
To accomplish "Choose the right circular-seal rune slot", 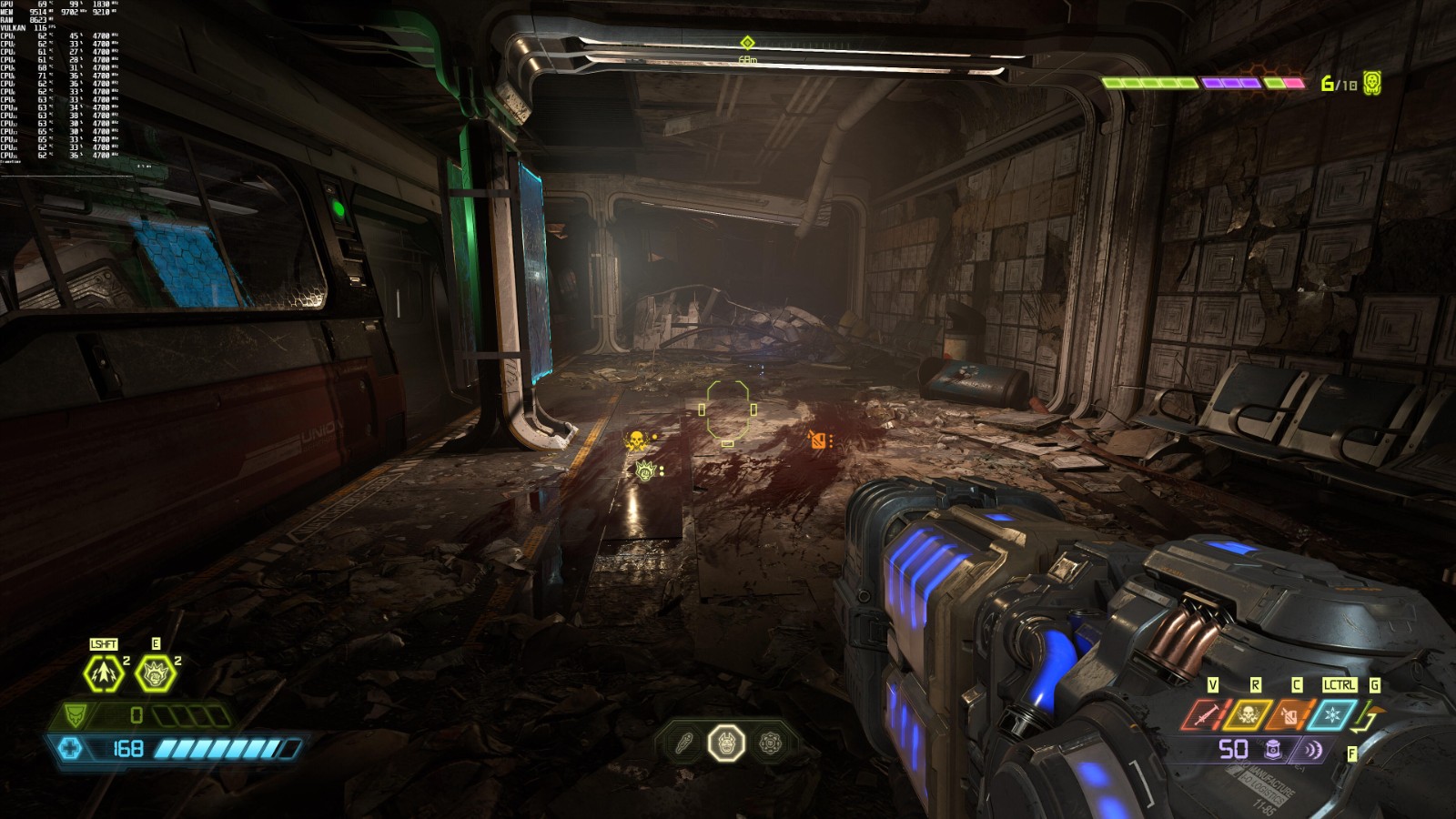I will click(770, 743).
